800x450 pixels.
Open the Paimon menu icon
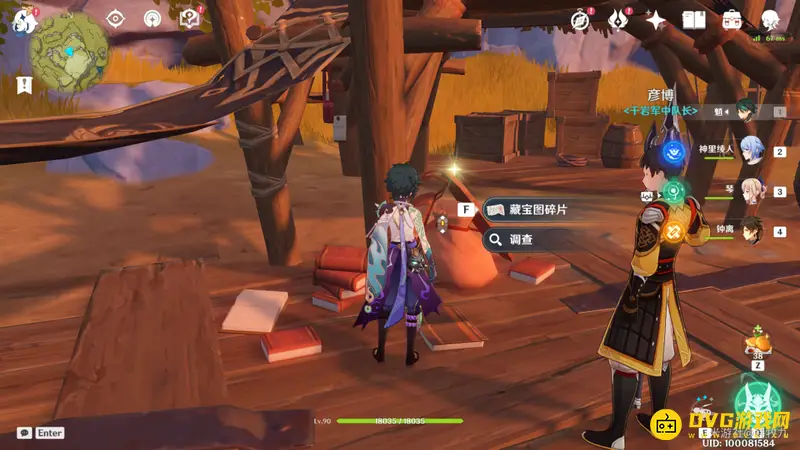[22, 19]
